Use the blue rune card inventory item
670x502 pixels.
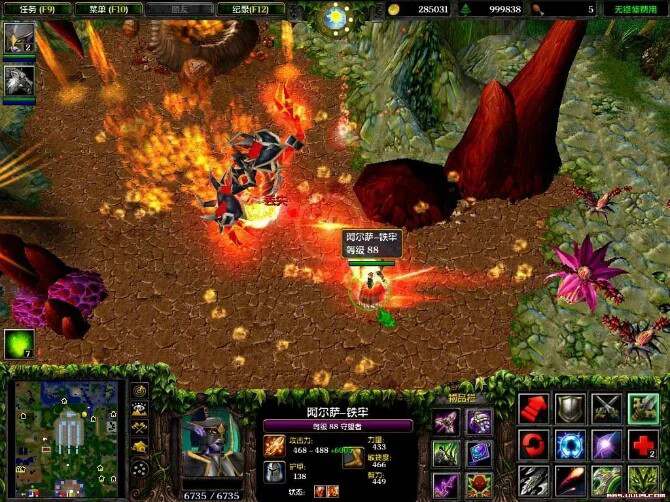(x=478, y=453)
